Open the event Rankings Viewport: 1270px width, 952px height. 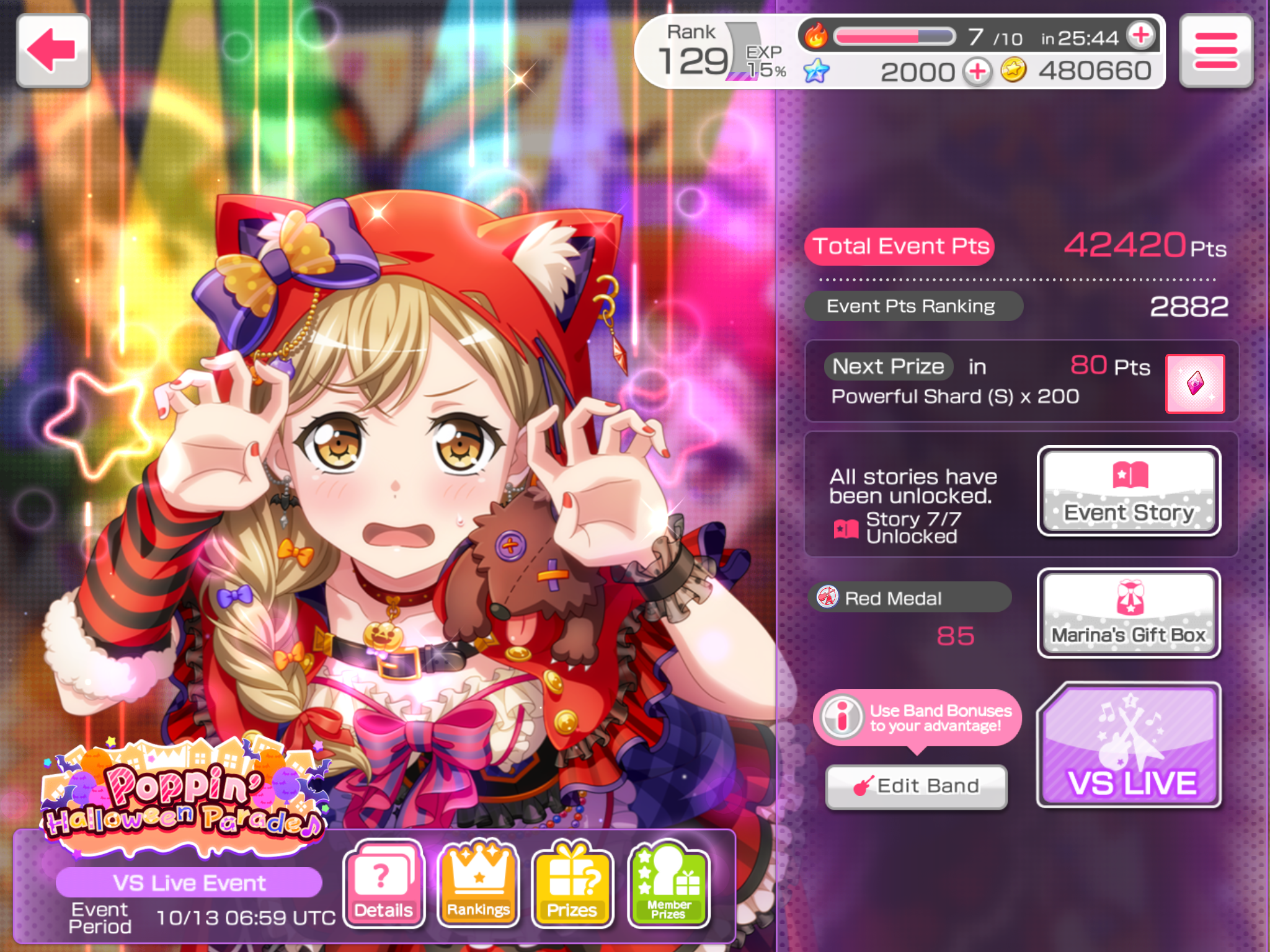point(478,883)
